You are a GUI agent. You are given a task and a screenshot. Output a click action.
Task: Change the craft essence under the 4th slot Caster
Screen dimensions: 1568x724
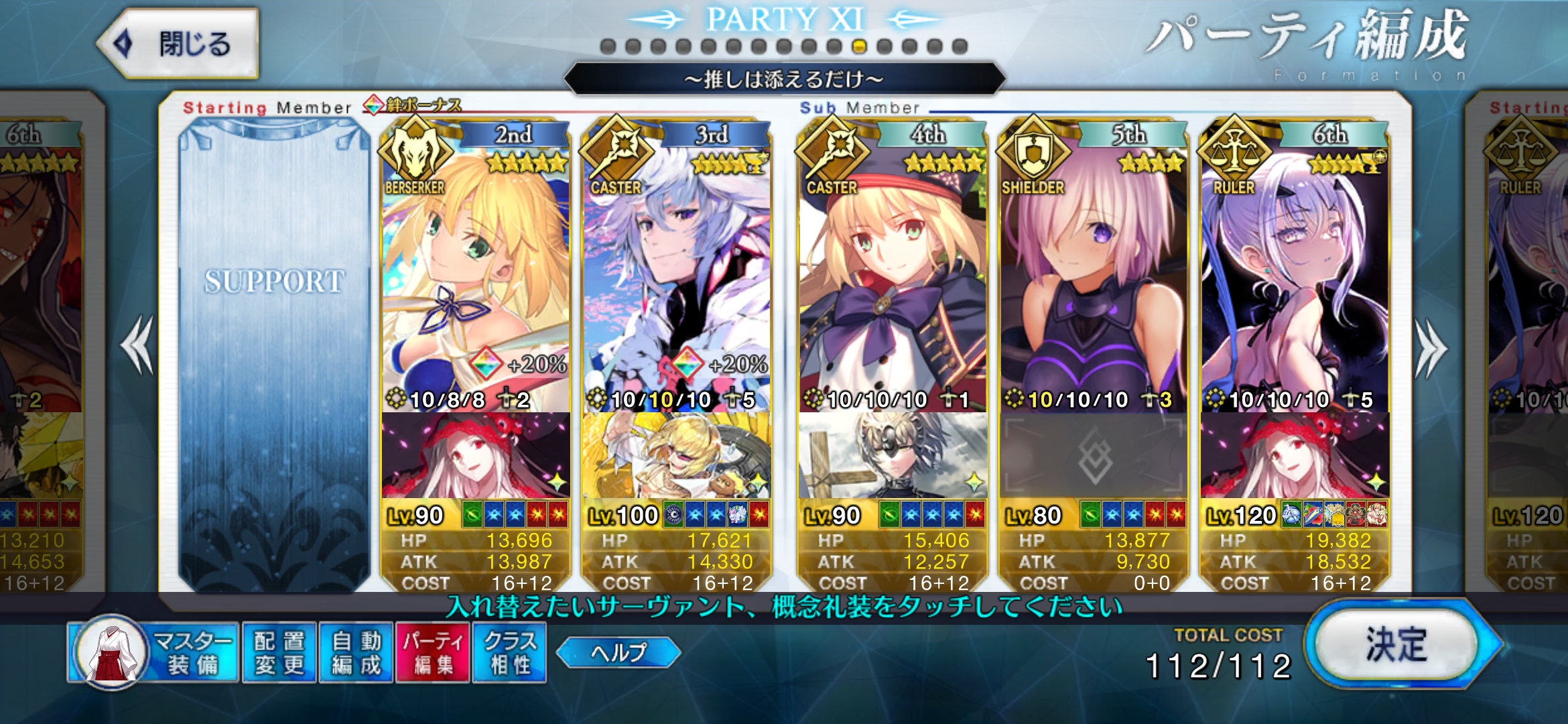pyautogui.click(x=892, y=456)
